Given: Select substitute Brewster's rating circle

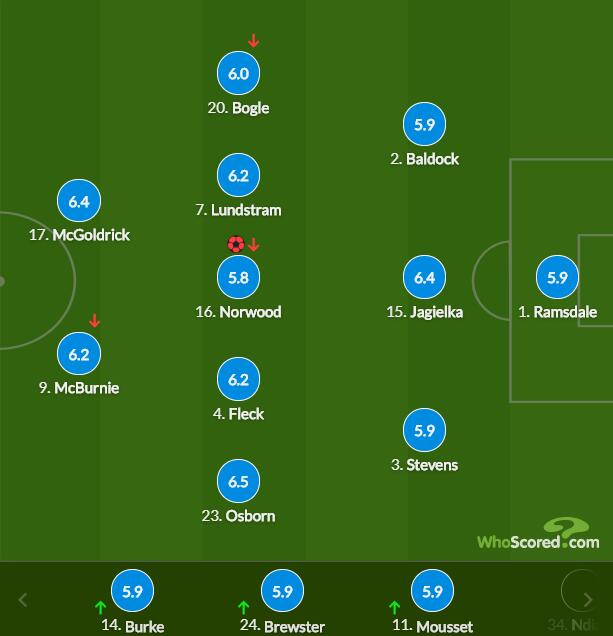Looking at the screenshot, I should pos(282,592).
